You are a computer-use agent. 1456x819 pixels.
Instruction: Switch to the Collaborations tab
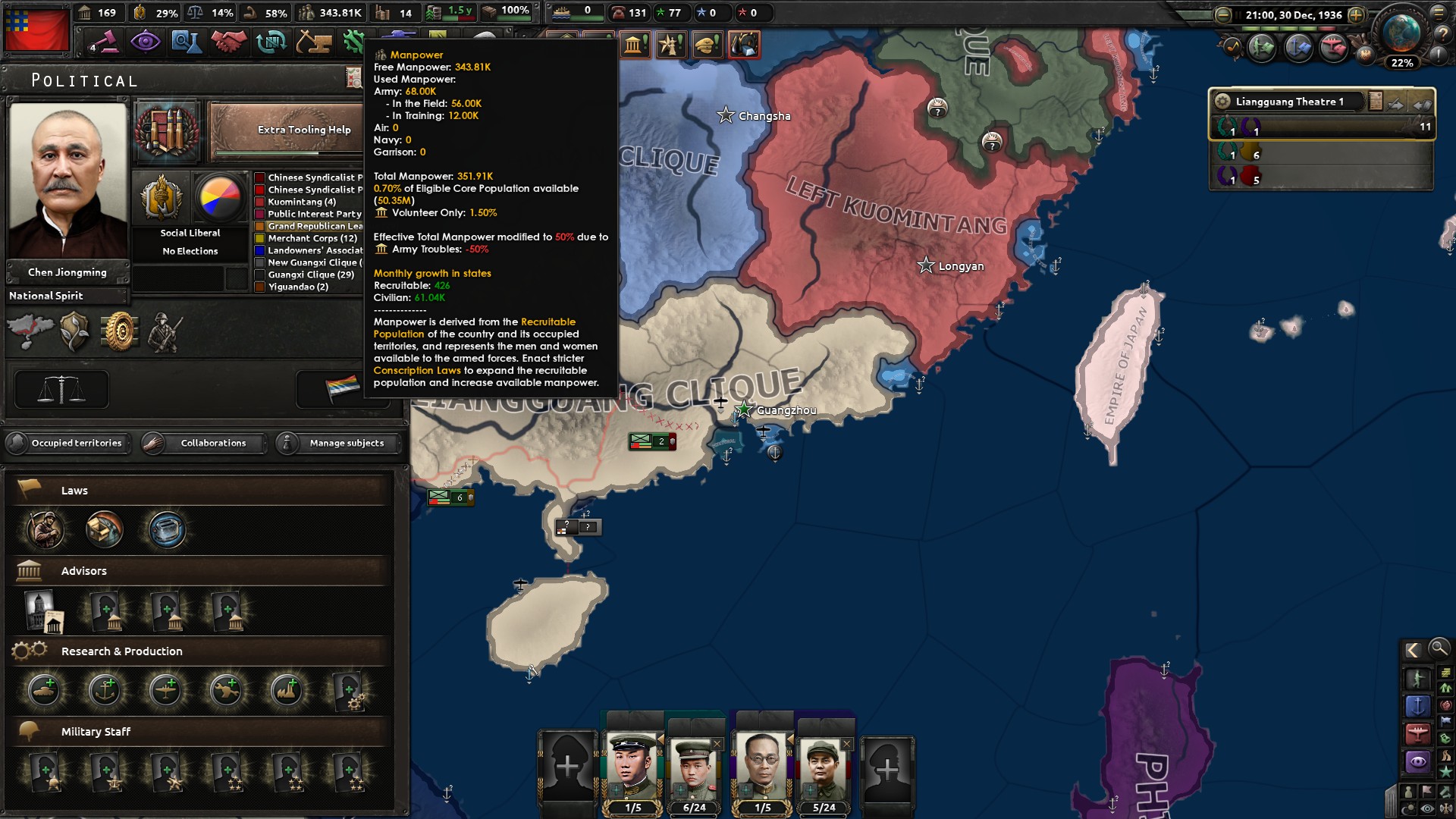212,444
